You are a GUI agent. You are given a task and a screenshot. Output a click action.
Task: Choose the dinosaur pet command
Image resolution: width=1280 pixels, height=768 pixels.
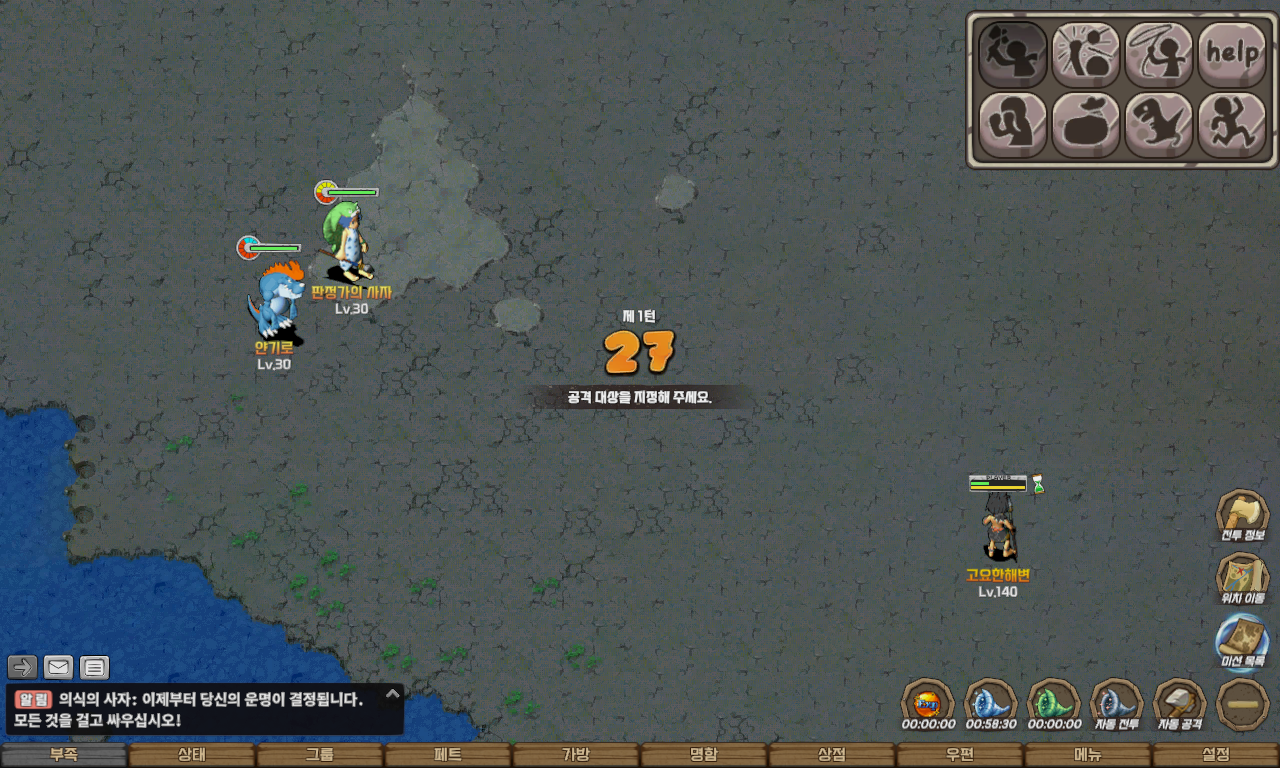coord(1158,125)
